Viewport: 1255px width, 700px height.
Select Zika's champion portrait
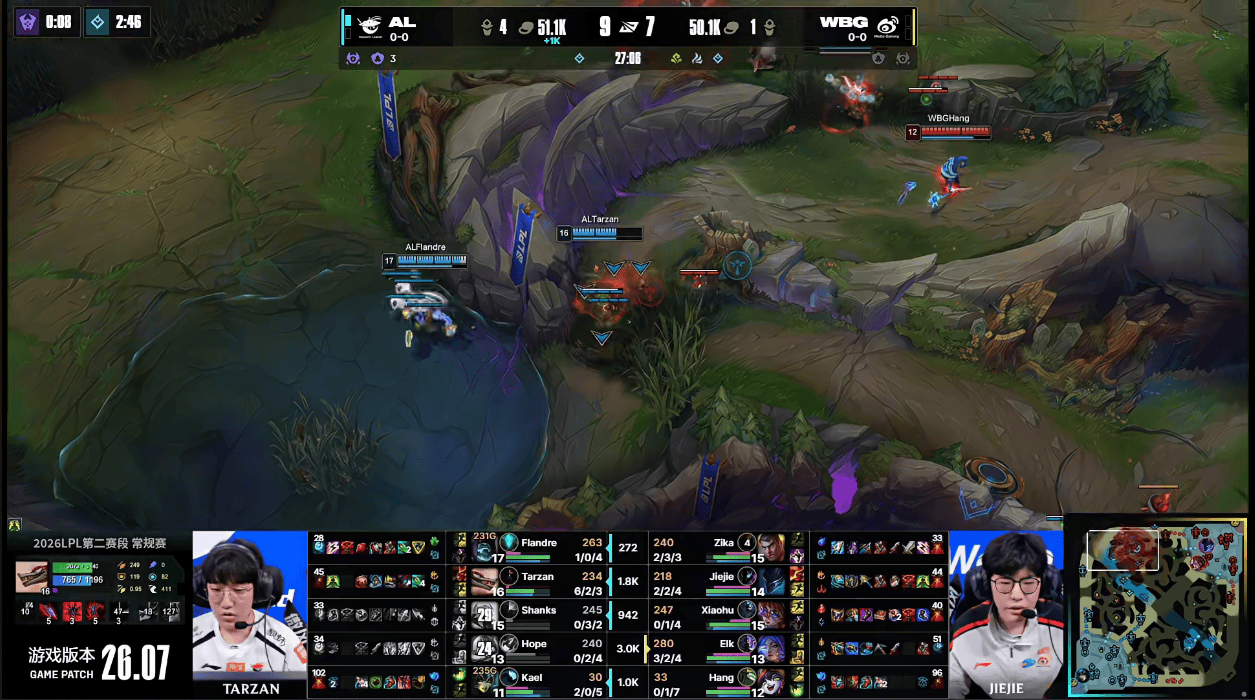point(770,547)
